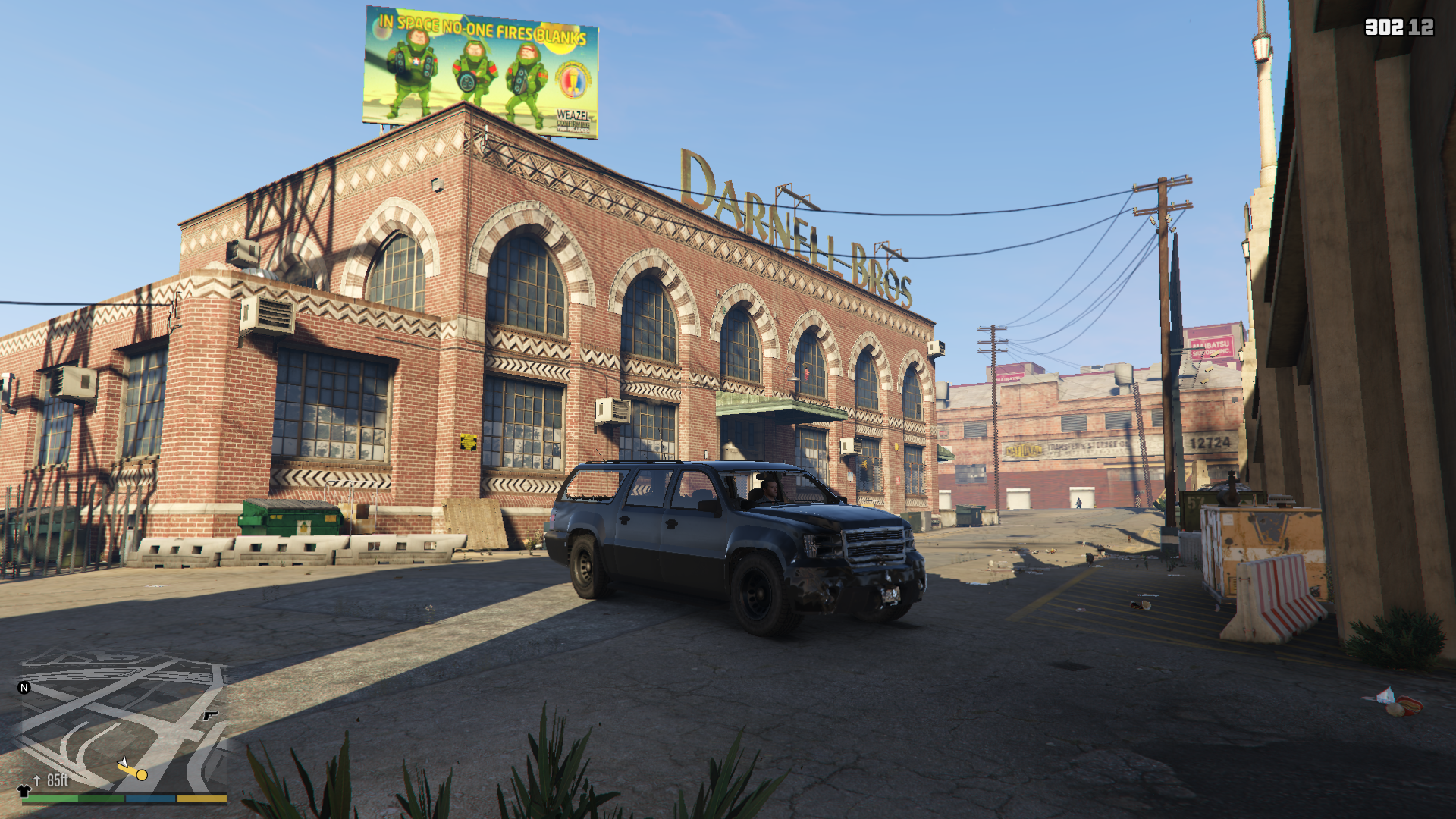Click the pistol weapon blip on the minimap
This screenshot has width=1456, height=819.
coord(210,716)
